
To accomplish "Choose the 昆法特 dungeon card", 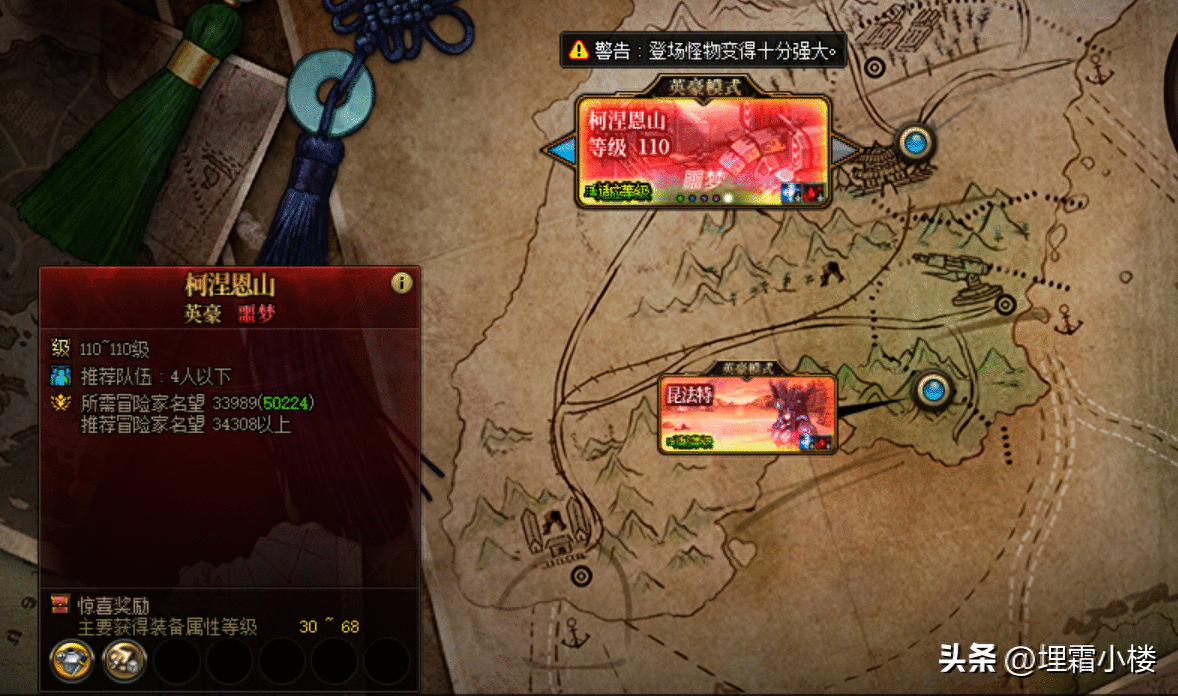I will click(747, 413).
